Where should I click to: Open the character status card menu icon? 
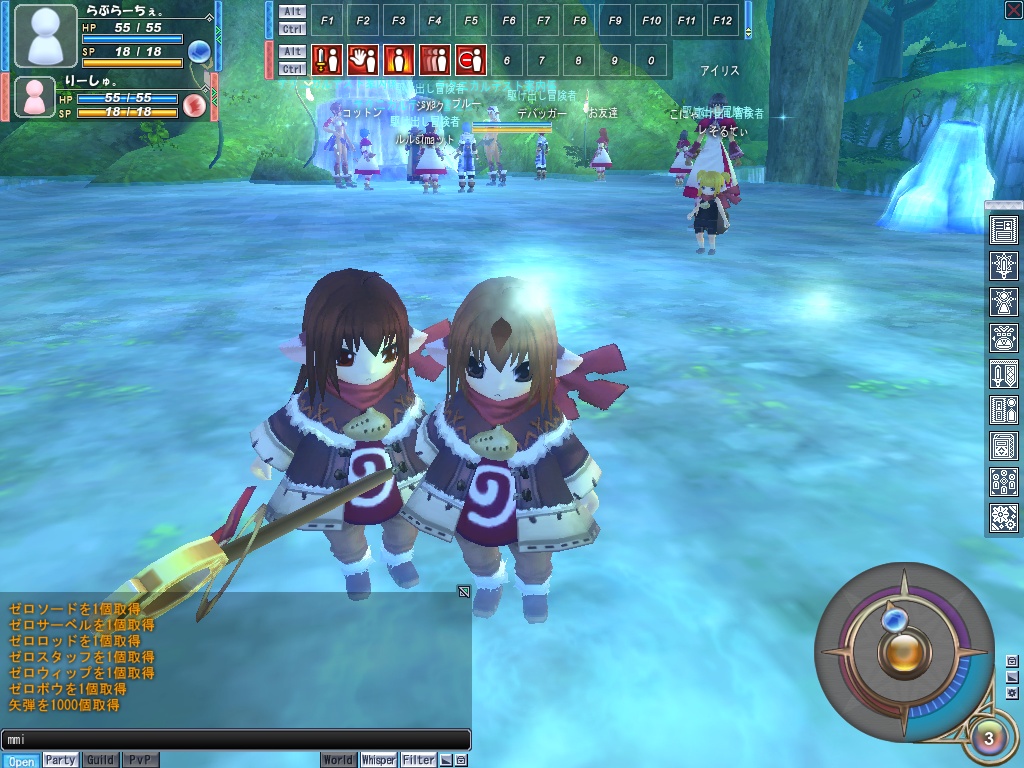coord(1003,231)
